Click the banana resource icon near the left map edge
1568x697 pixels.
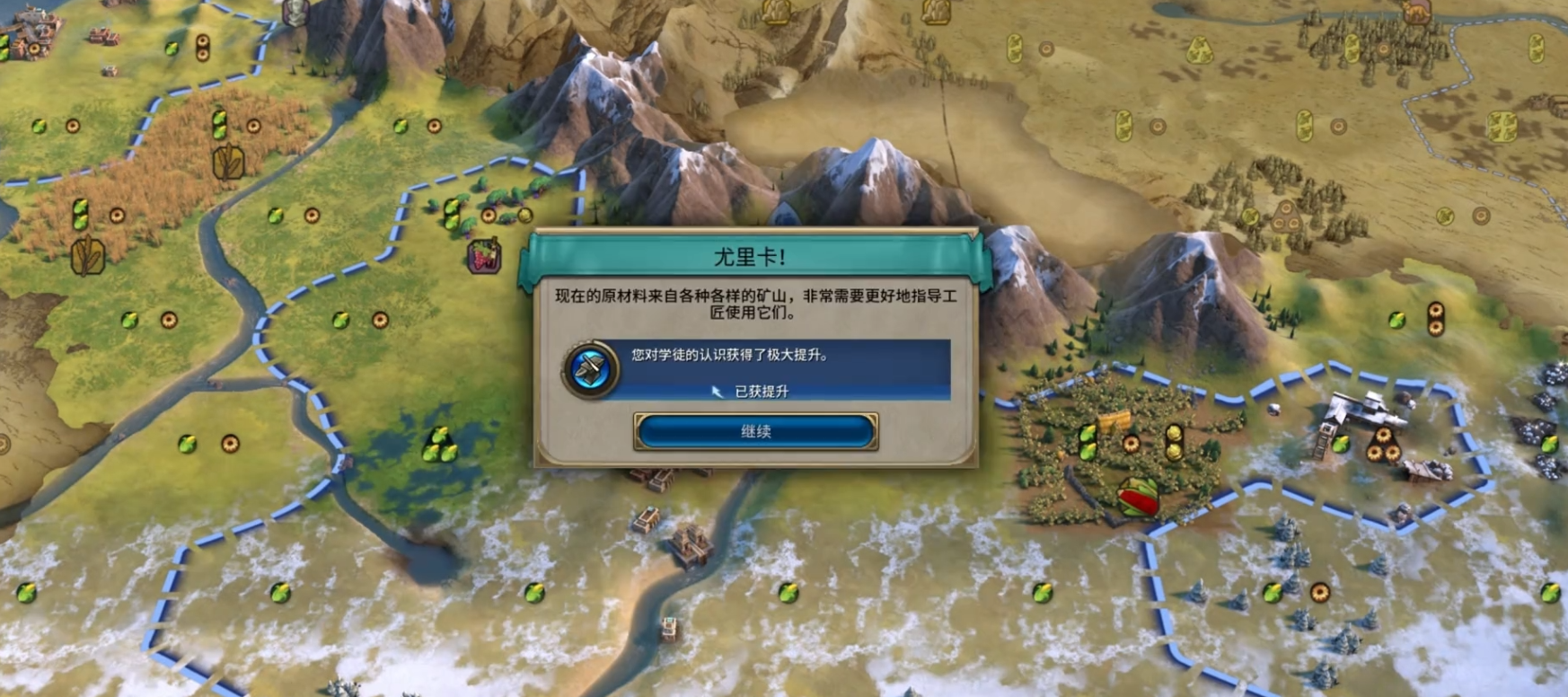(x=4, y=45)
